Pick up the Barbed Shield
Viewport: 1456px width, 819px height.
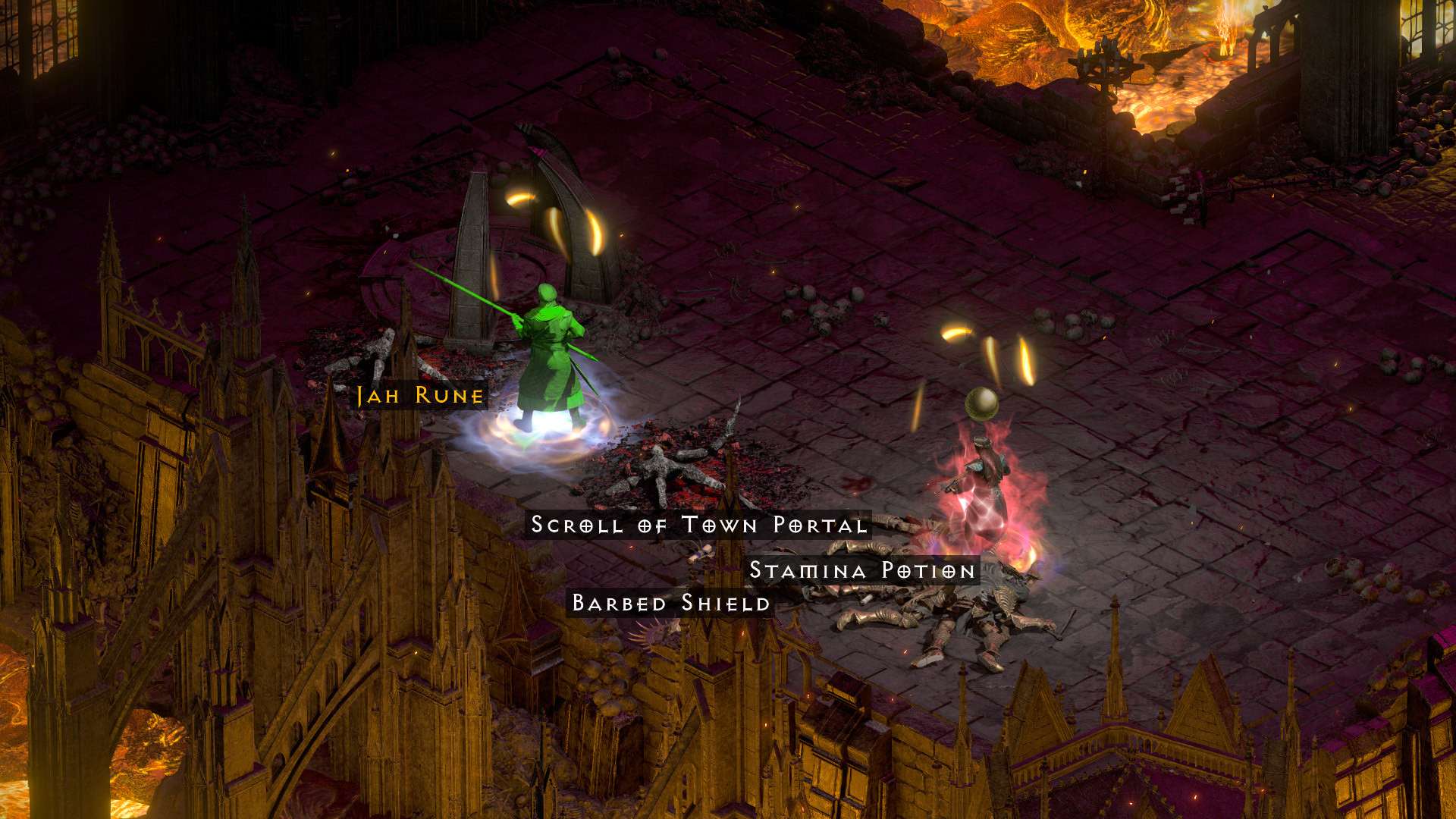point(671,605)
